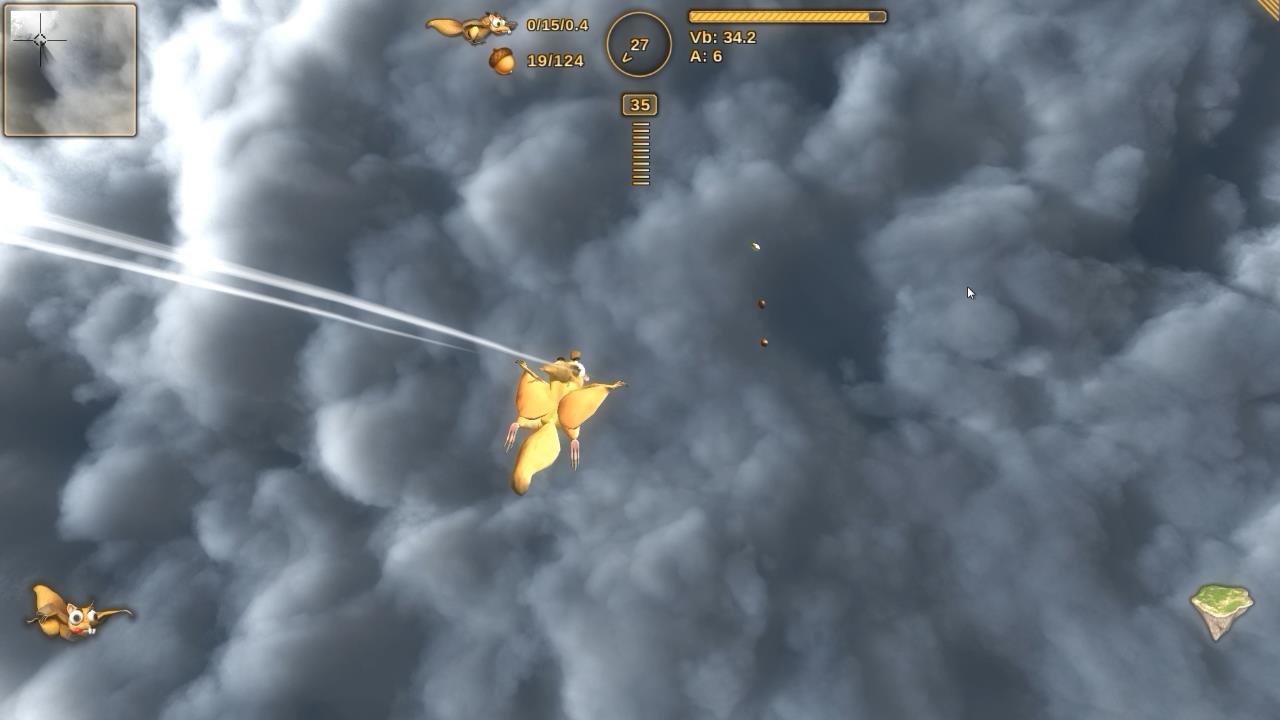Image resolution: width=1280 pixels, height=720 pixels.
Task: Click the lowest falling acorn projectile
Action: coord(763,340)
